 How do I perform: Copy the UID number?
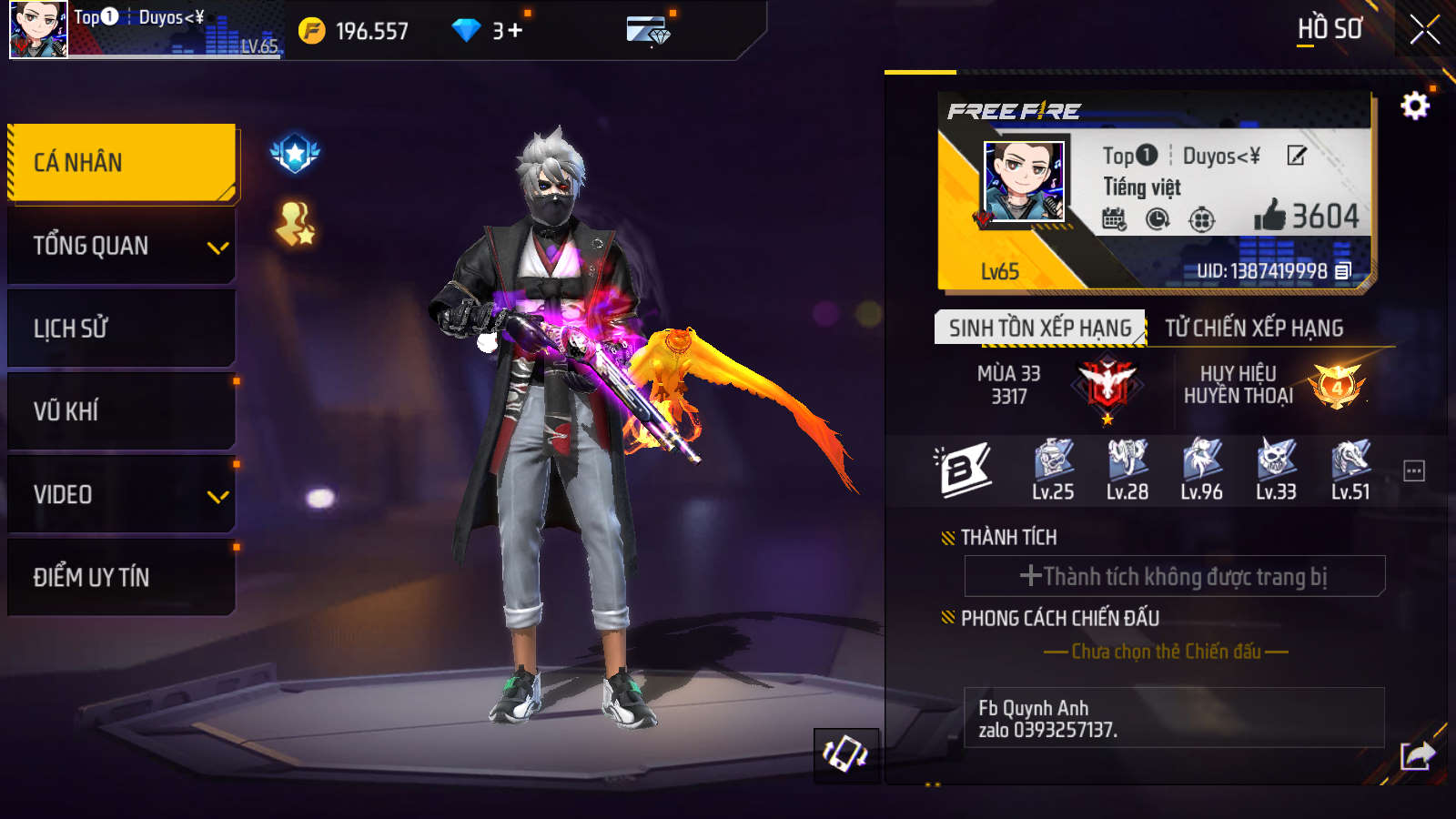pos(1343,271)
